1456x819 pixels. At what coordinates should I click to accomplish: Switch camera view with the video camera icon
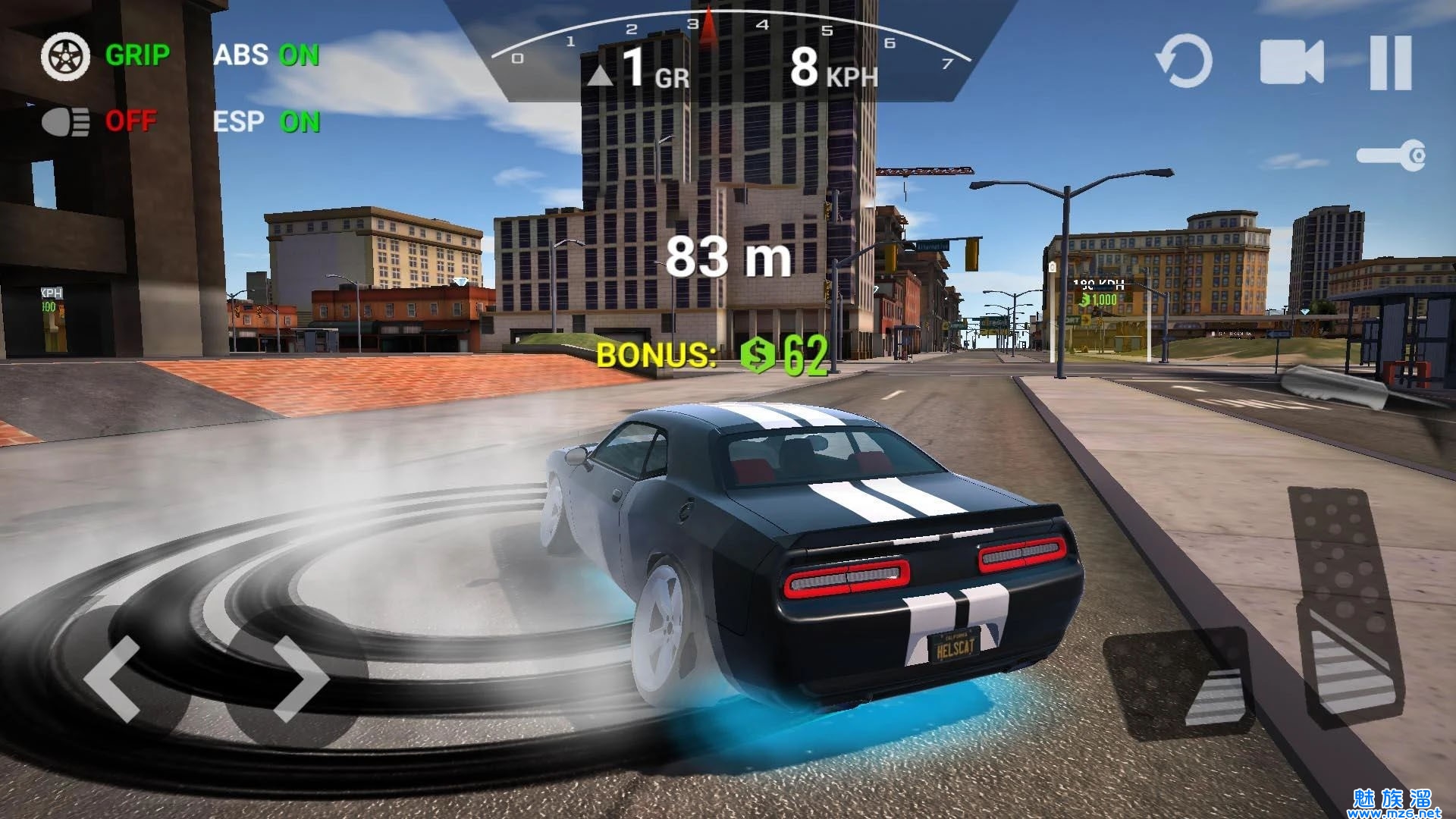1291,62
